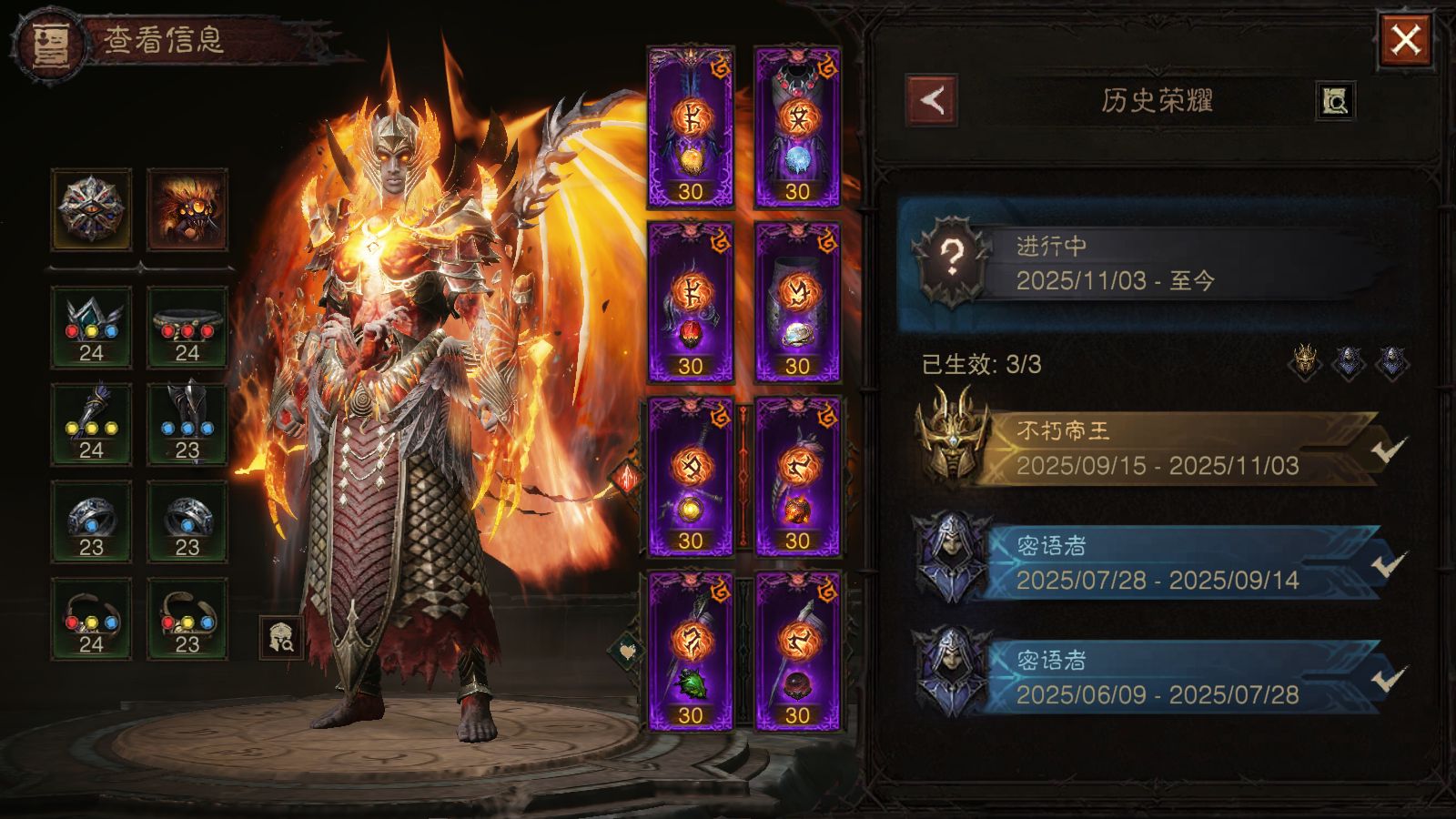Select the 不朽帝王 honor entry
1456x819 pixels.
pyautogui.click(x=1156, y=448)
